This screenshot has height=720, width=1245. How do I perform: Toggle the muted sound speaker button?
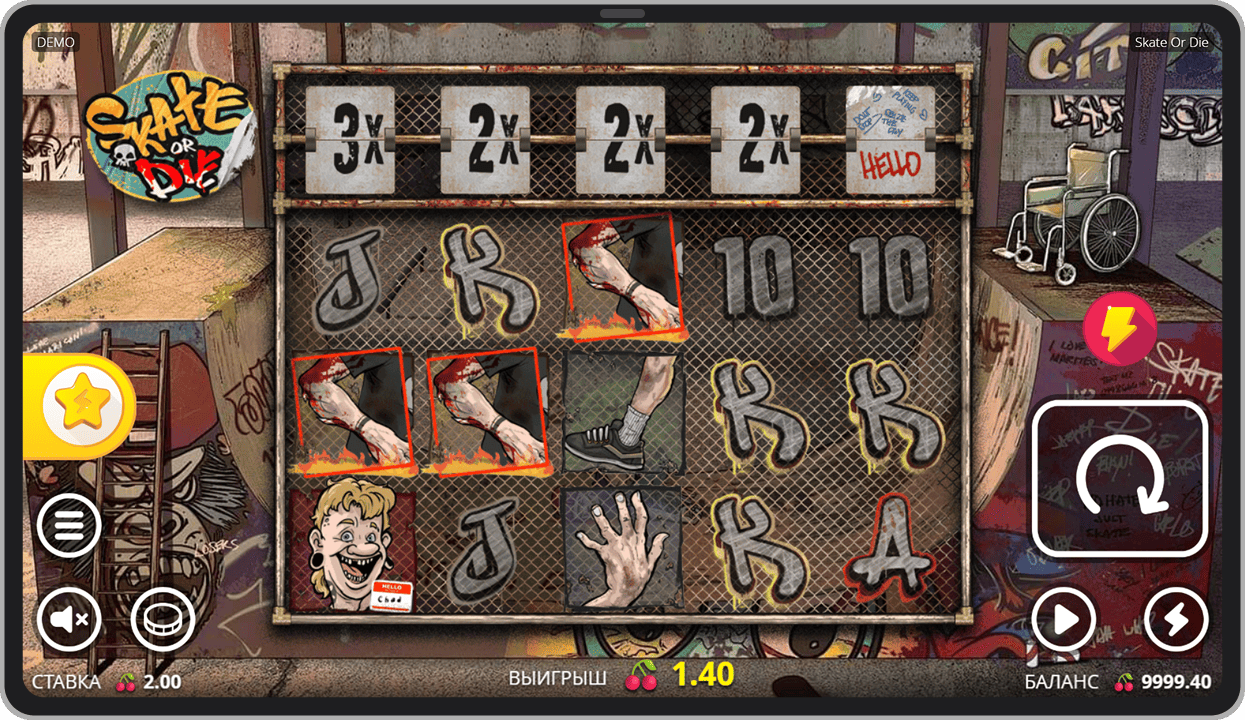(x=69, y=621)
